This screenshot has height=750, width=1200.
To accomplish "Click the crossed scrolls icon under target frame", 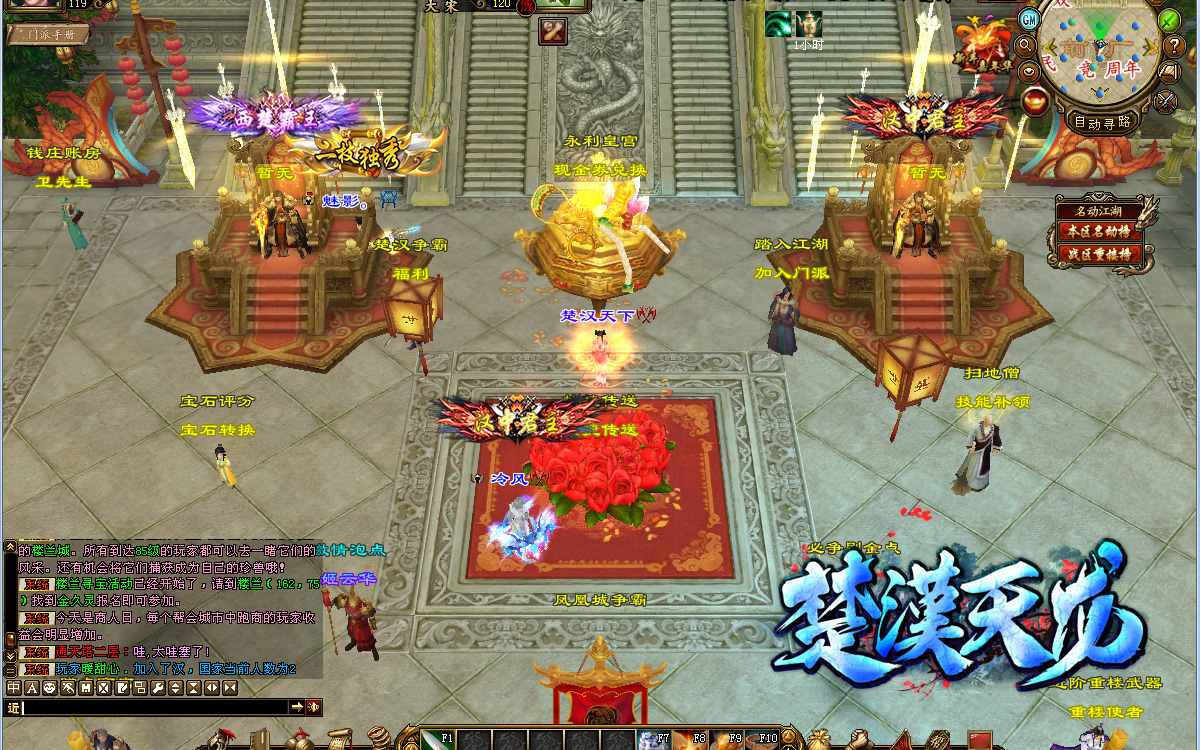I will click(553, 32).
